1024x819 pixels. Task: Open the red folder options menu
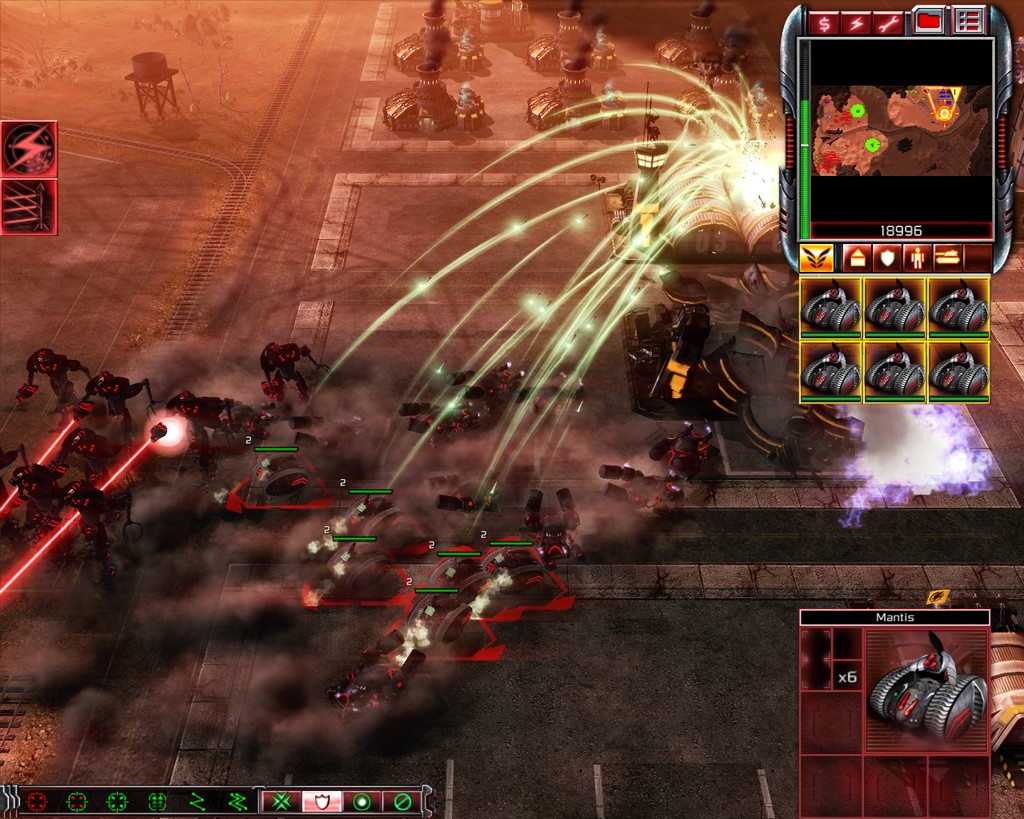tap(930, 21)
